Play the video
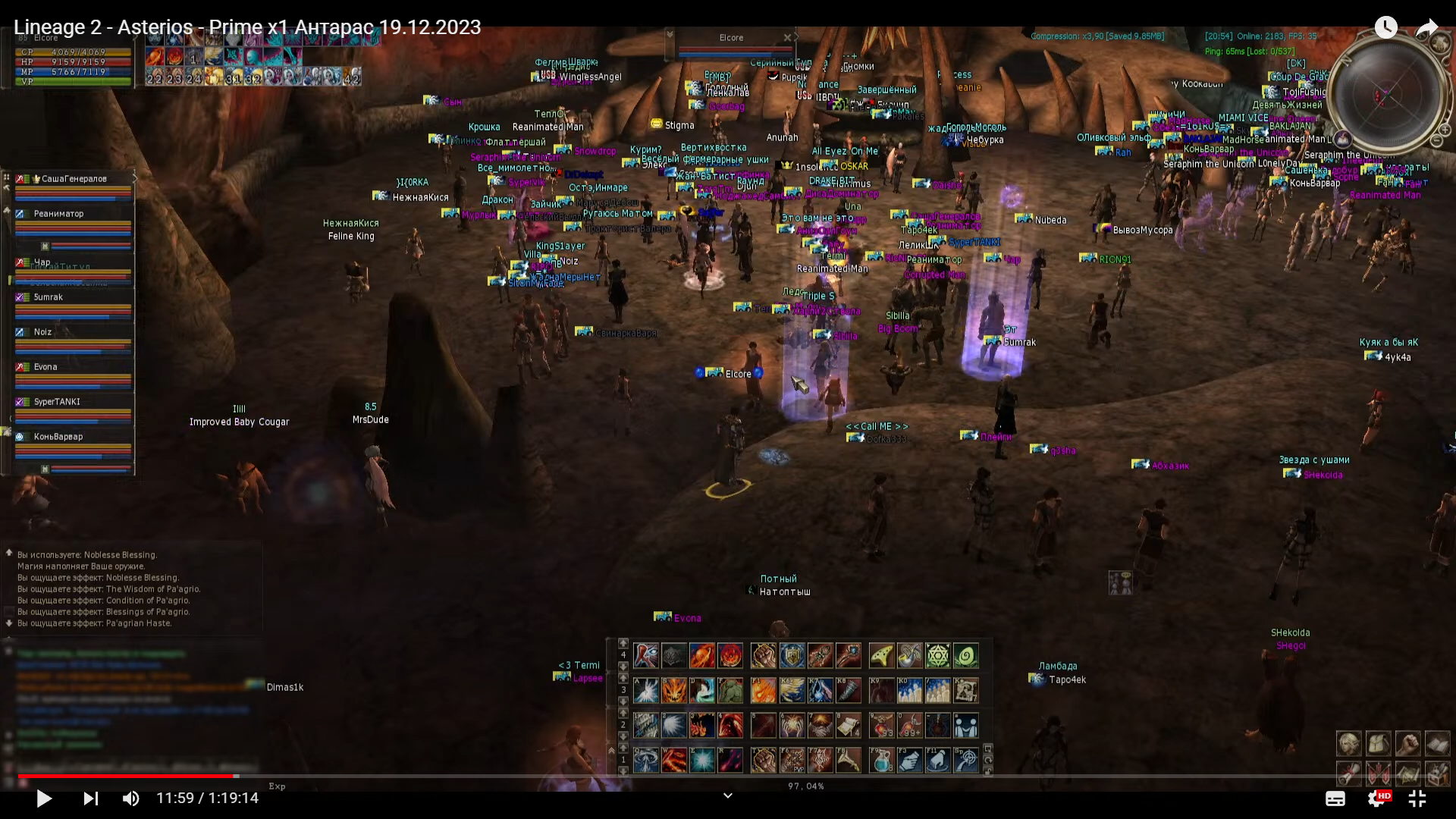Viewport: 1456px width, 819px height. pyautogui.click(x=44, y=799)
